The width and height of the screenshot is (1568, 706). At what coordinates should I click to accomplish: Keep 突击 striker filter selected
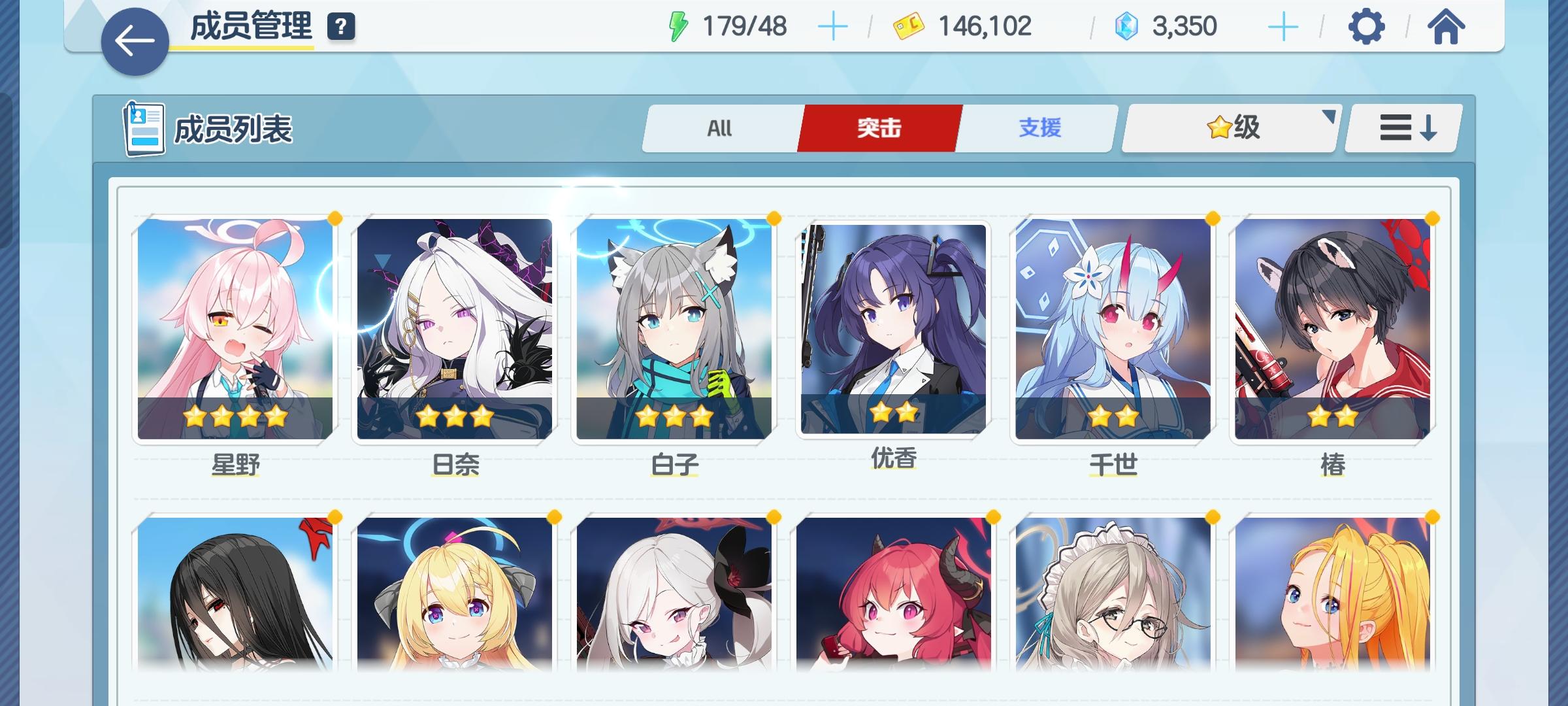pyautogui.click(x=879, y=128)
